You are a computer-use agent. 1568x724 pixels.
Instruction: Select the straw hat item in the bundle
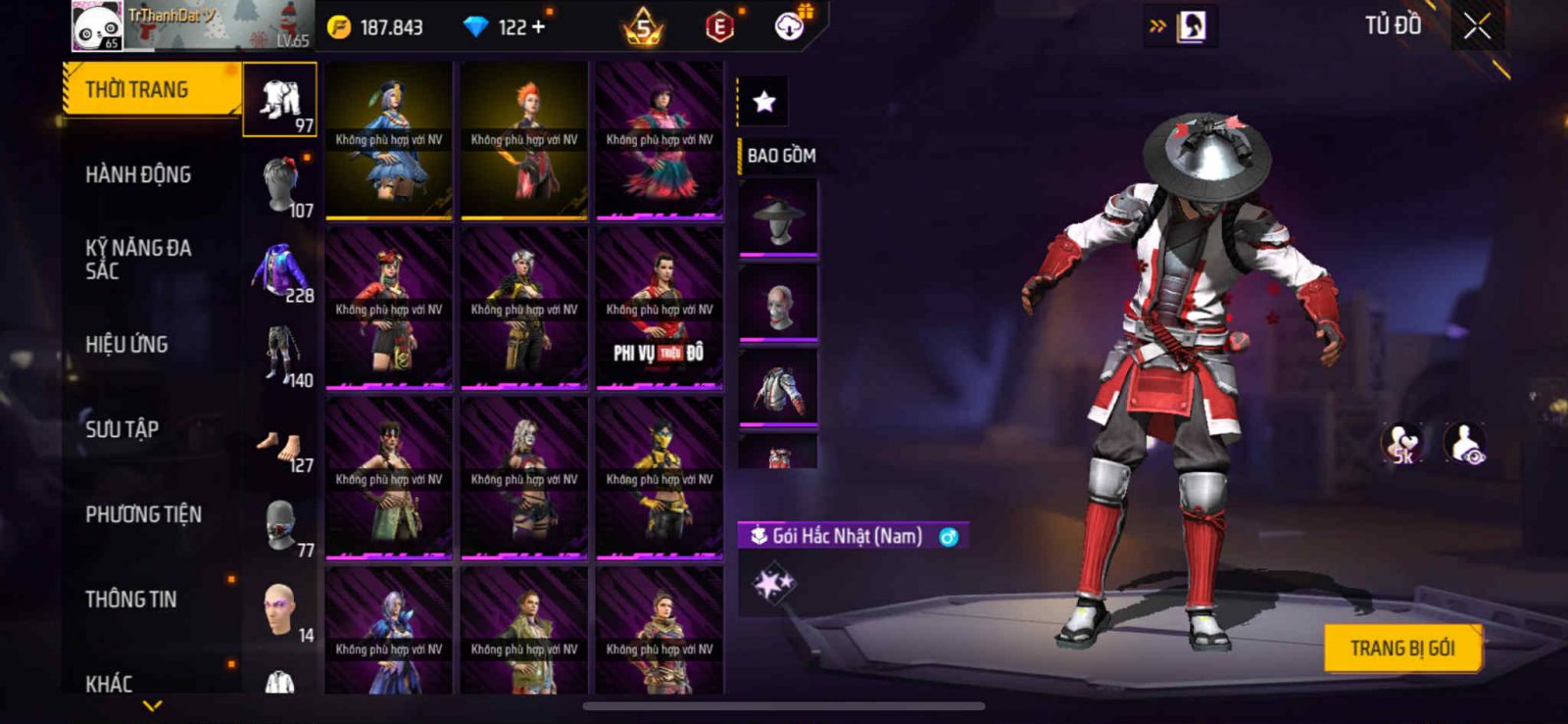pyautogui.click(x=778, y=219)
